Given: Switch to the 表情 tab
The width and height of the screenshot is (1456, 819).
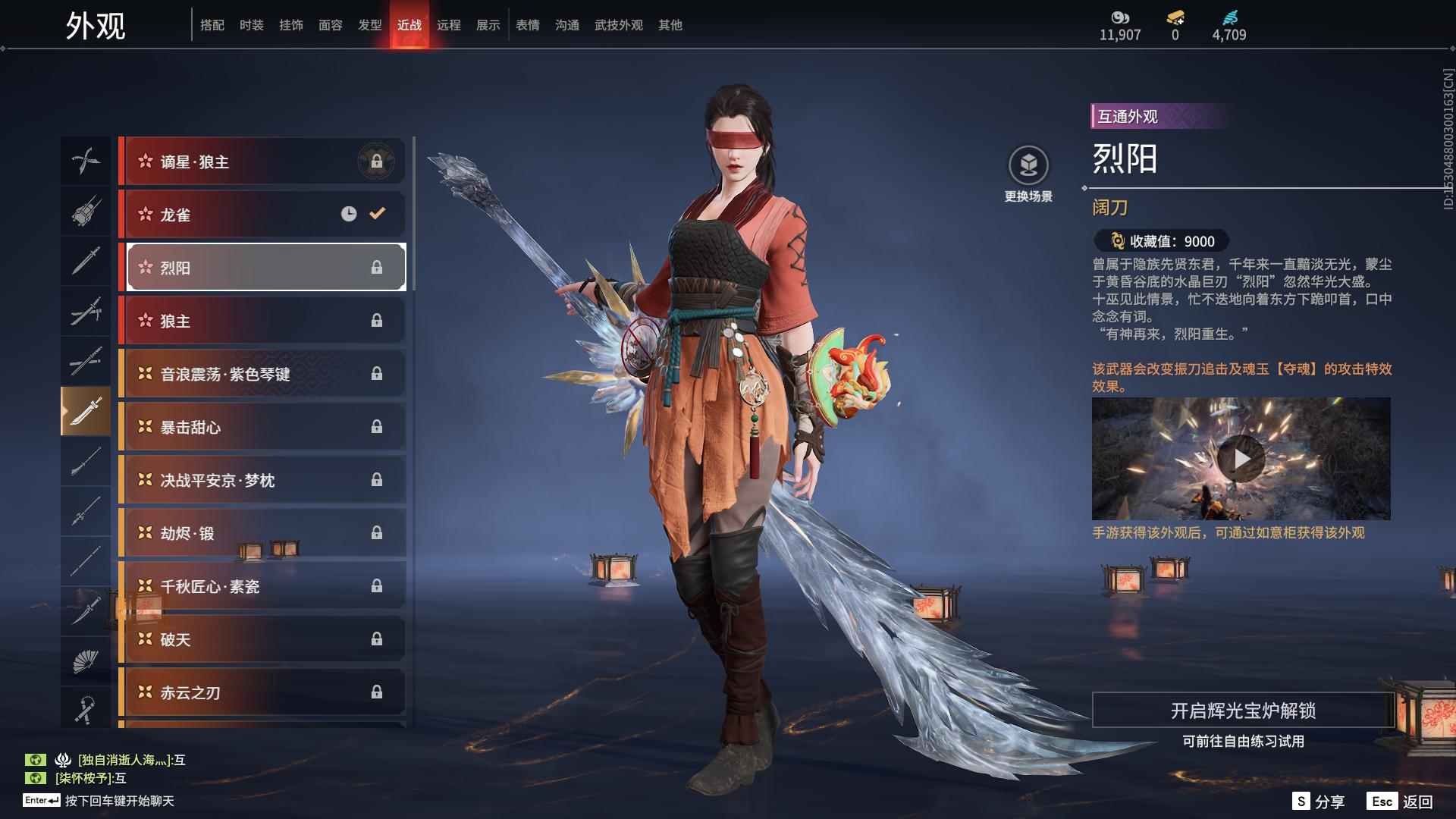Looking at the screenshot, I should pos(527,24).
